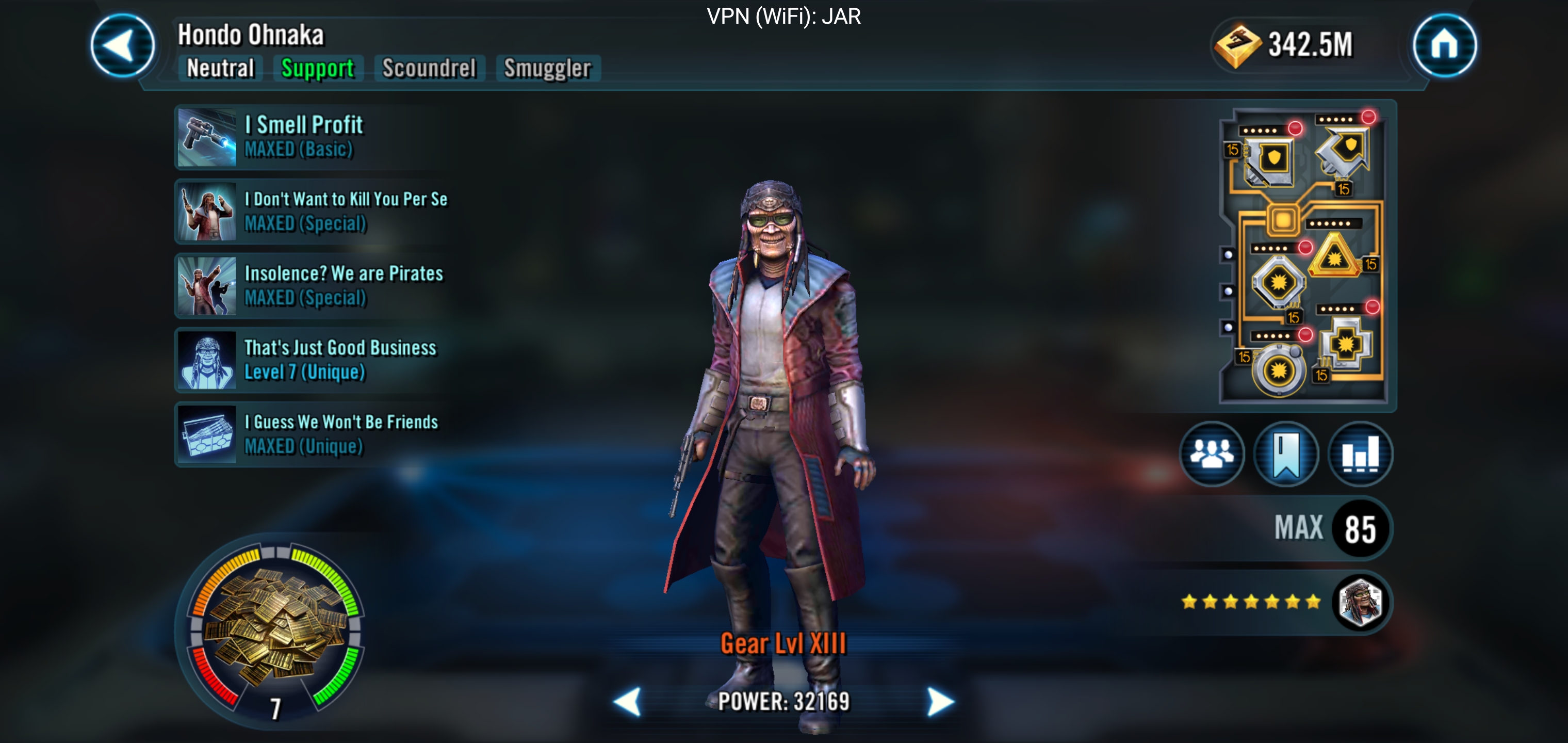This screenshot has height=743, width=1568.
Task: Open the I Smell Profit ability
Action: (x=311, y=137)
